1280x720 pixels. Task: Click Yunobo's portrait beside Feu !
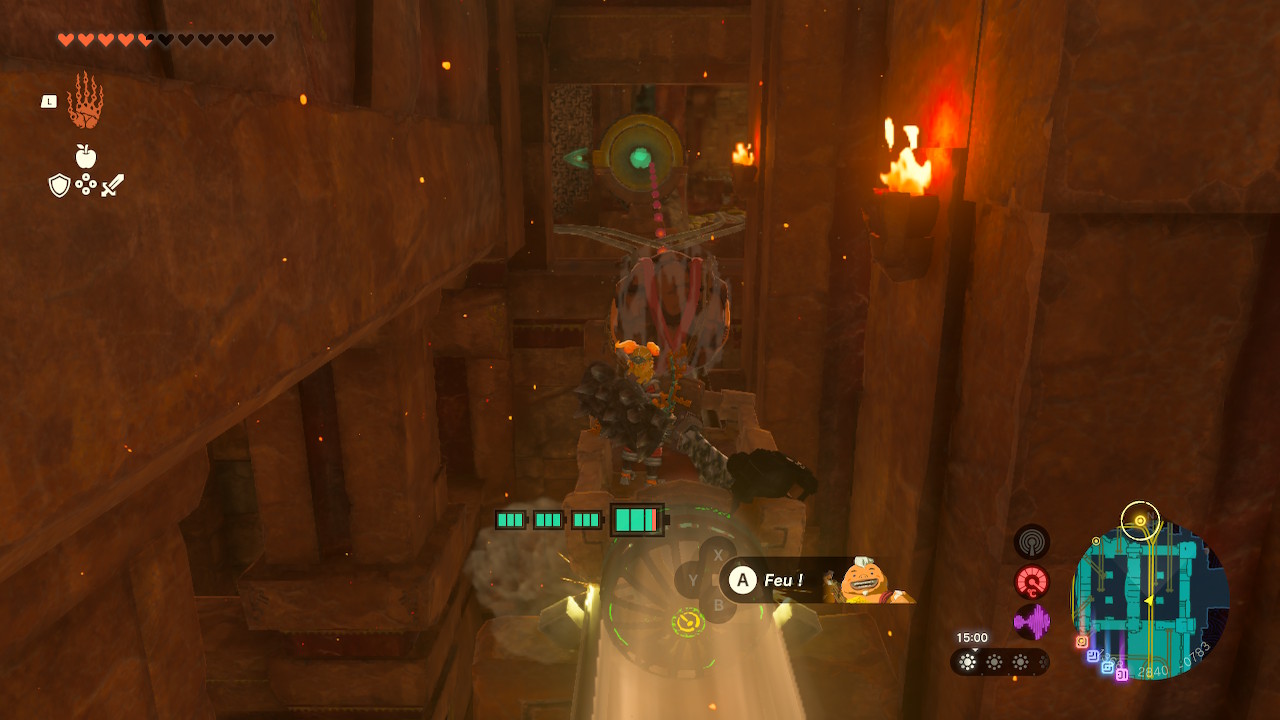(864, 581)
